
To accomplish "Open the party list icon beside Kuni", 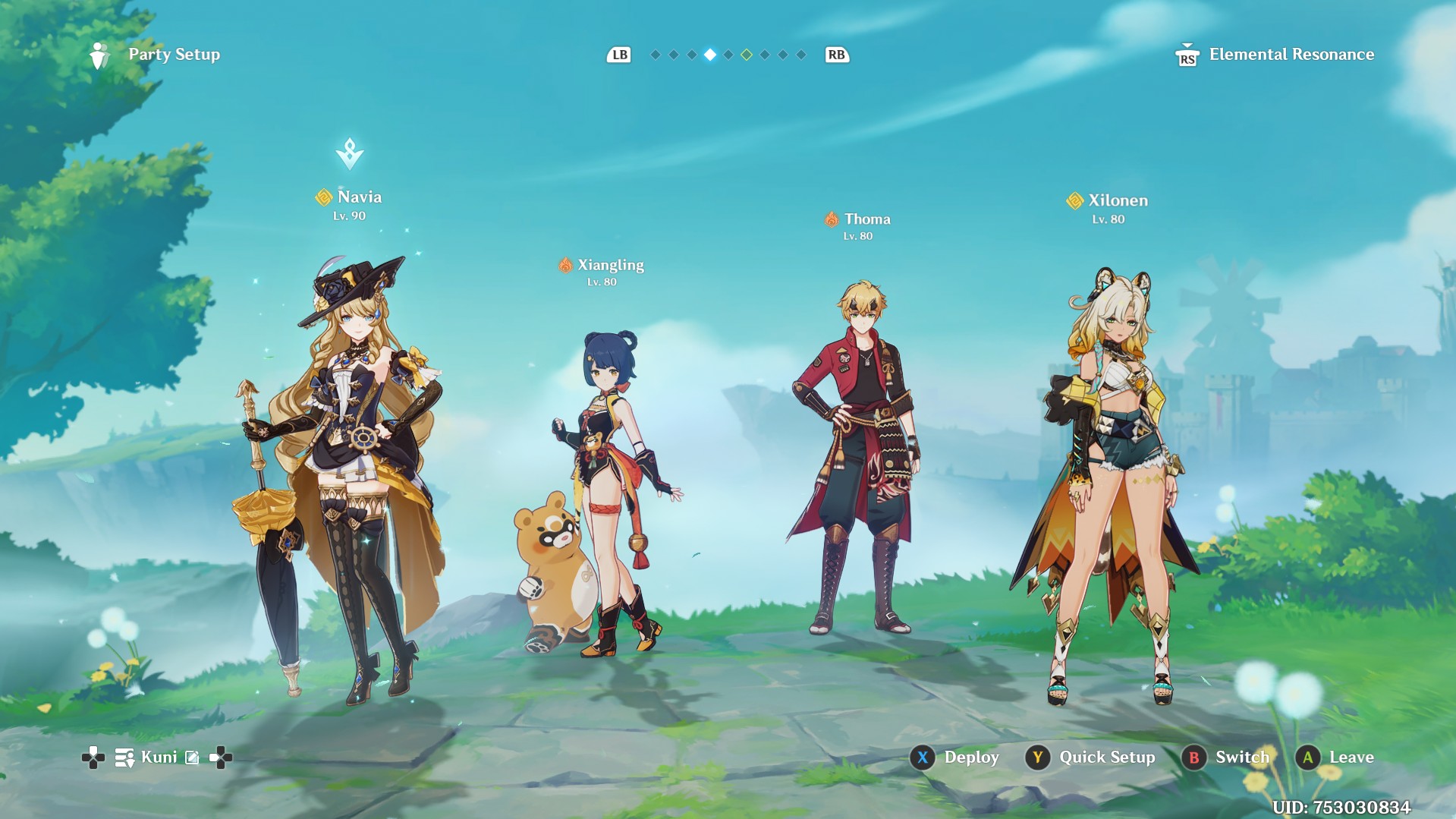I will (124, 758).
